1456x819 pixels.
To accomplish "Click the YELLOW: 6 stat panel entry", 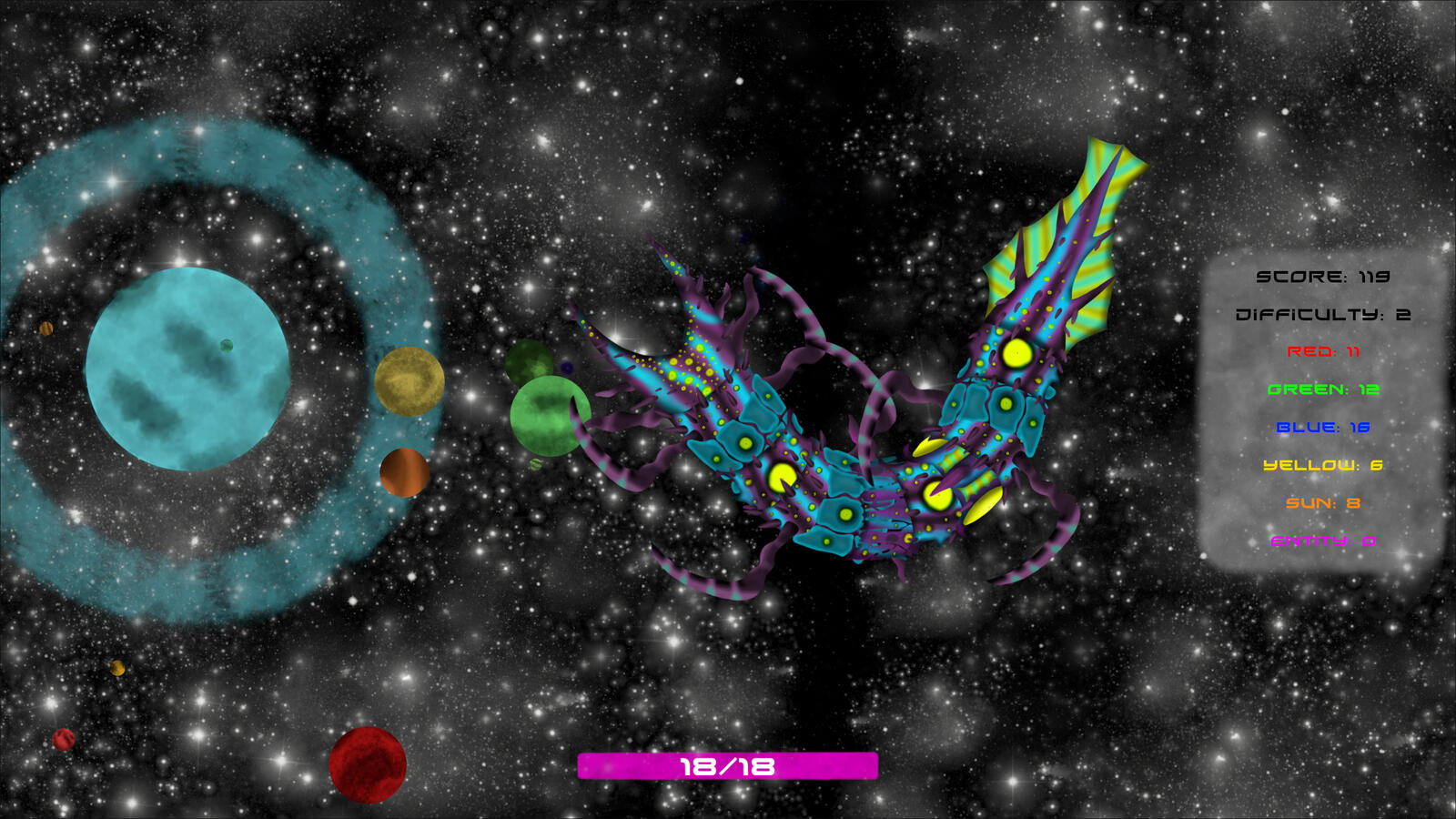I will [1322, 466].
